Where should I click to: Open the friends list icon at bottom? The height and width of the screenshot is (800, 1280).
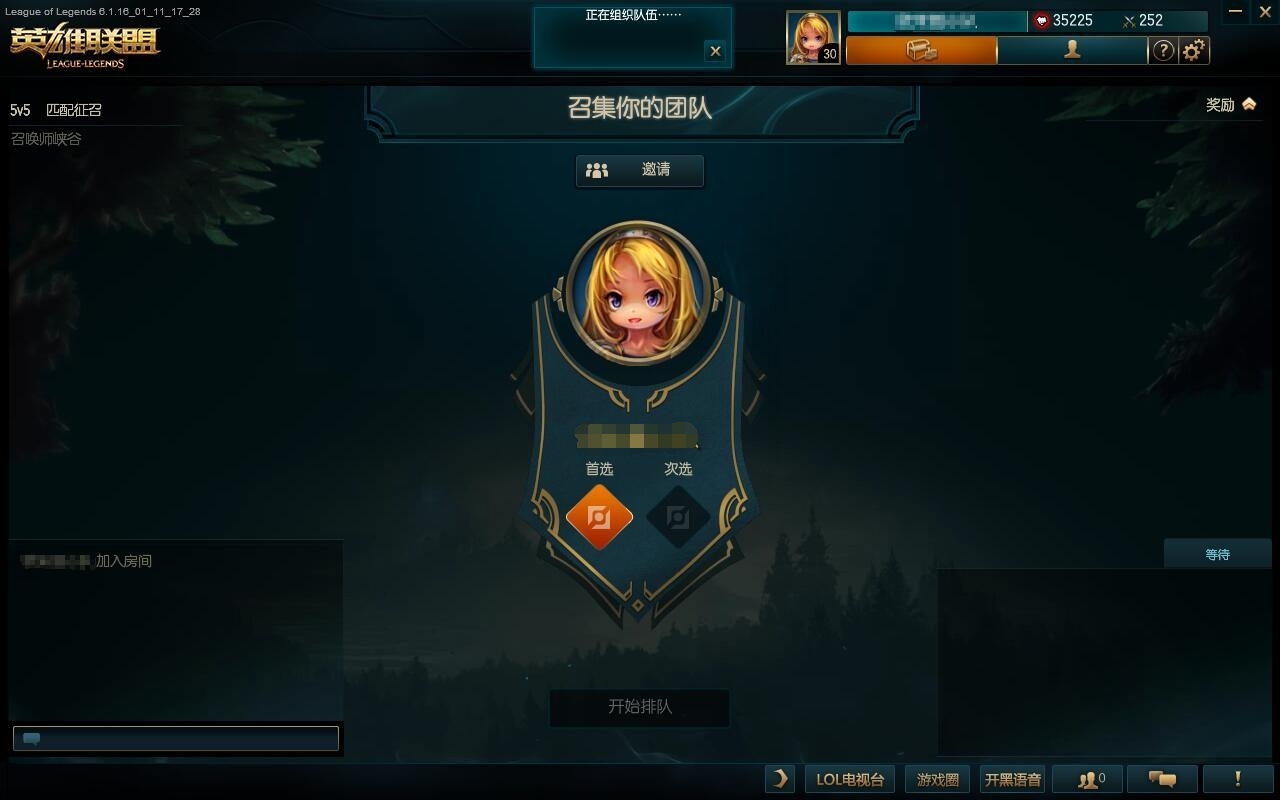1087,778
